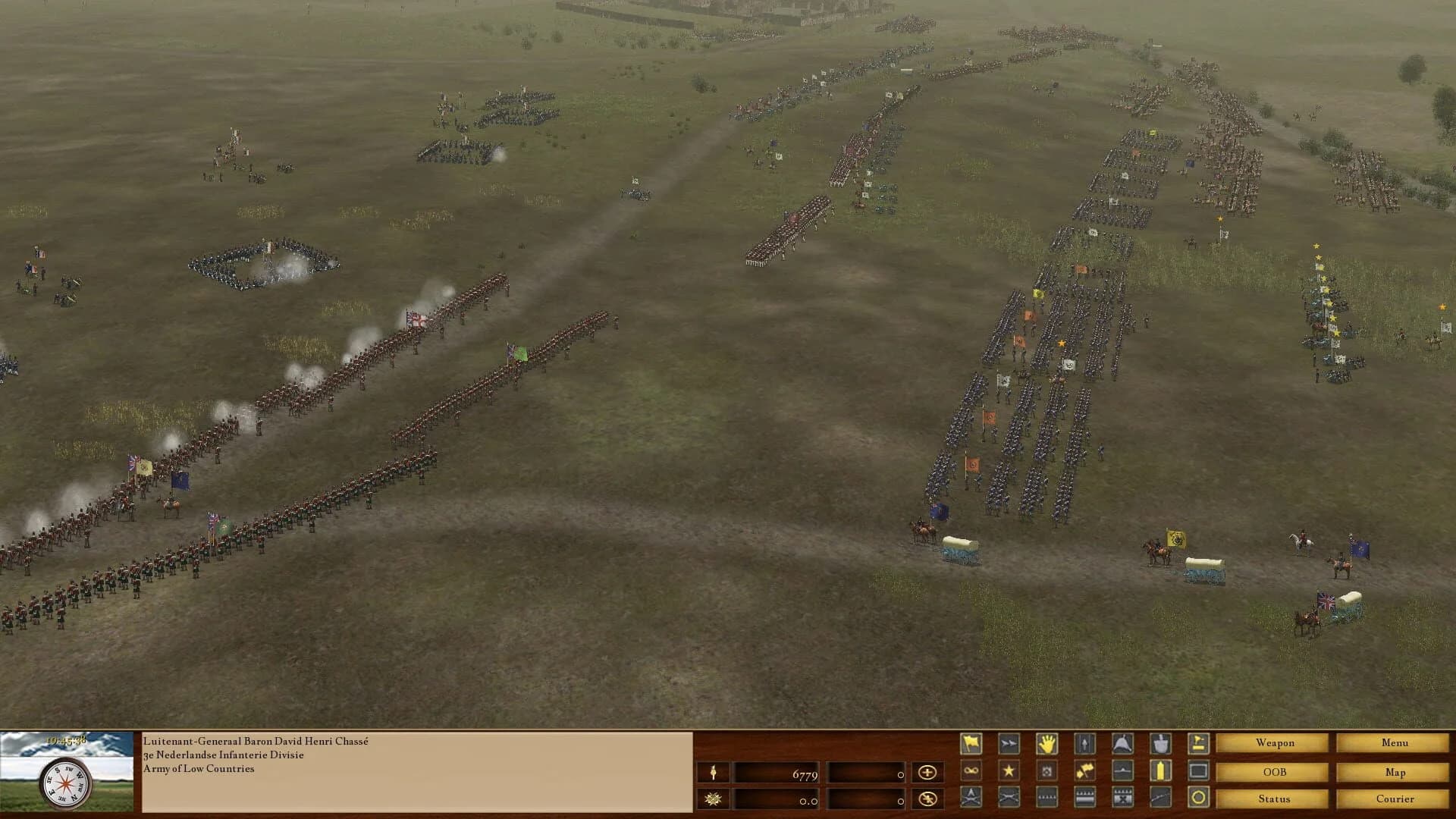Select the double-quick arrows movement icon
This screenshot has height=819, width=1456.
pos(1008,743)
